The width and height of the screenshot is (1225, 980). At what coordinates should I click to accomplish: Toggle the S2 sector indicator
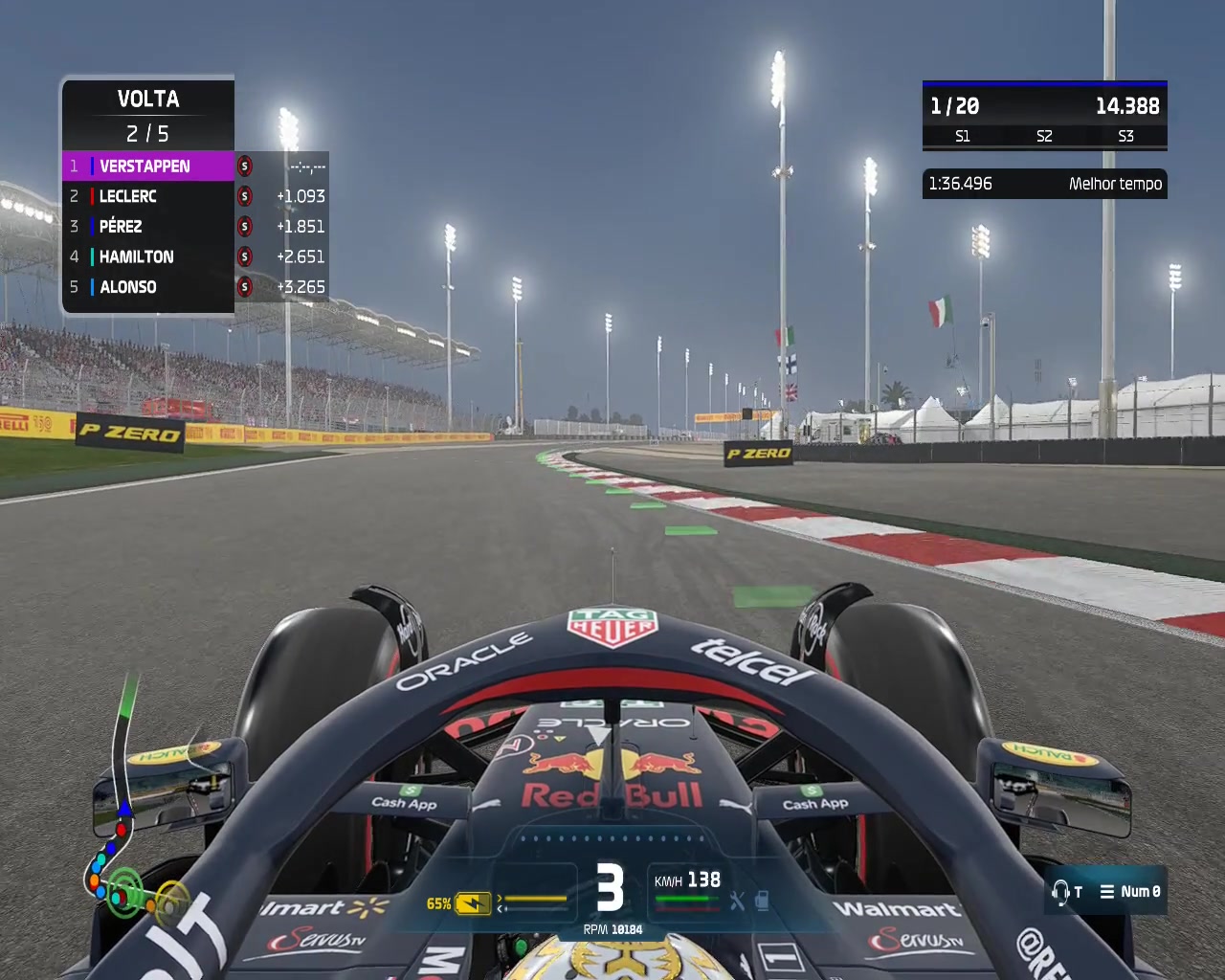(1042, 137)
